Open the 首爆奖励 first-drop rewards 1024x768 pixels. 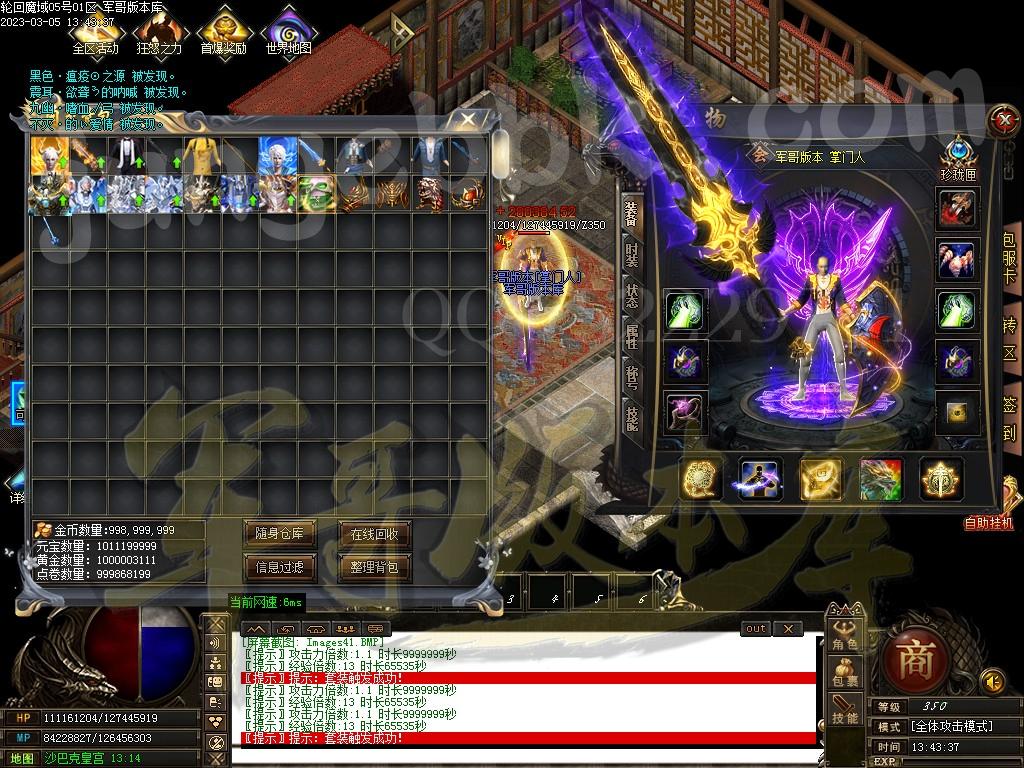(x=222, y=32)
